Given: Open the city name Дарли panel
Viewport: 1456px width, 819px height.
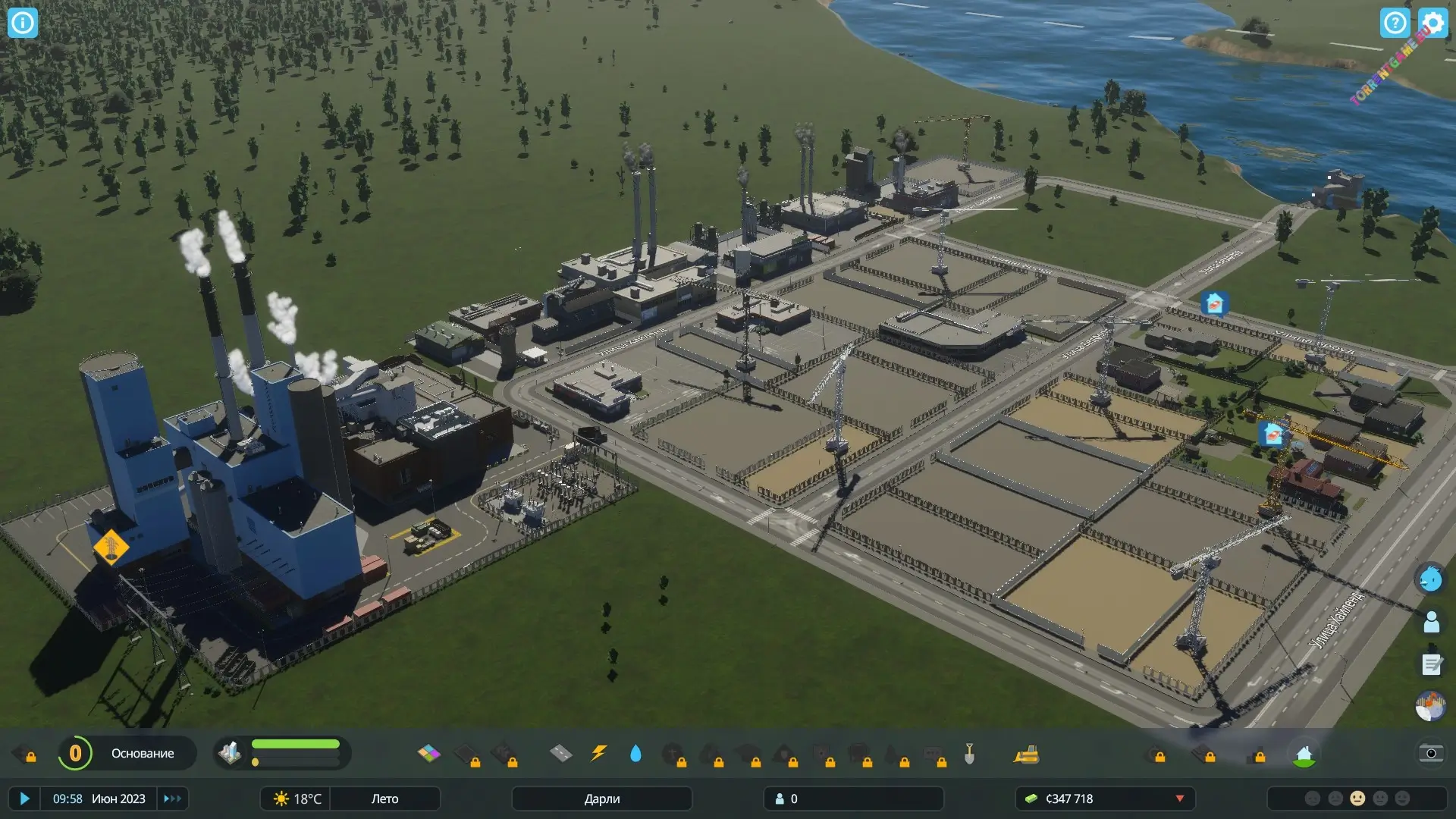Looking at the screenshot, I should [x=601, y=799].
